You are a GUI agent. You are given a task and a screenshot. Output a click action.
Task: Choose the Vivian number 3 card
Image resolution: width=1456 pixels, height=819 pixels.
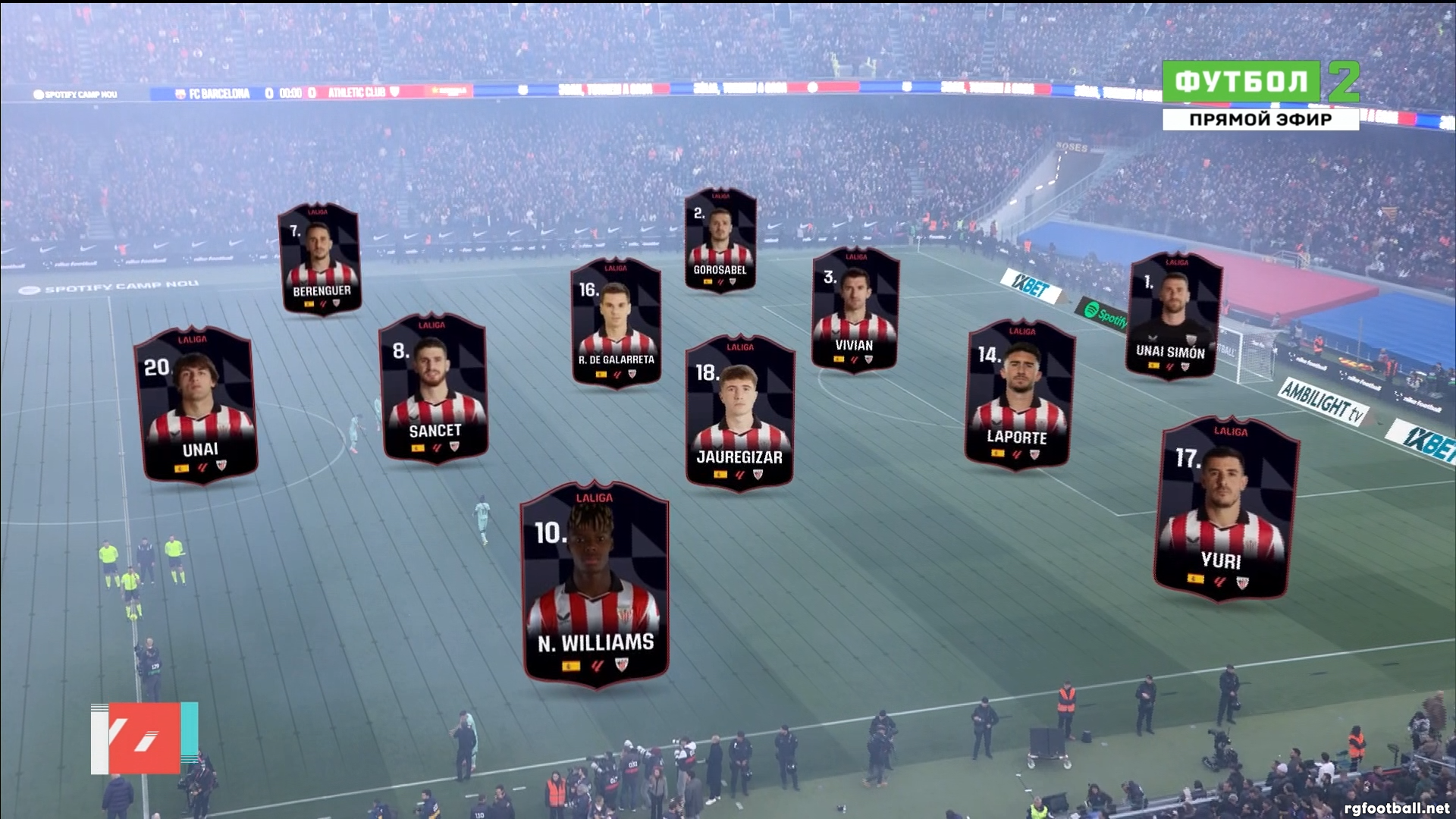pos(855,309)
